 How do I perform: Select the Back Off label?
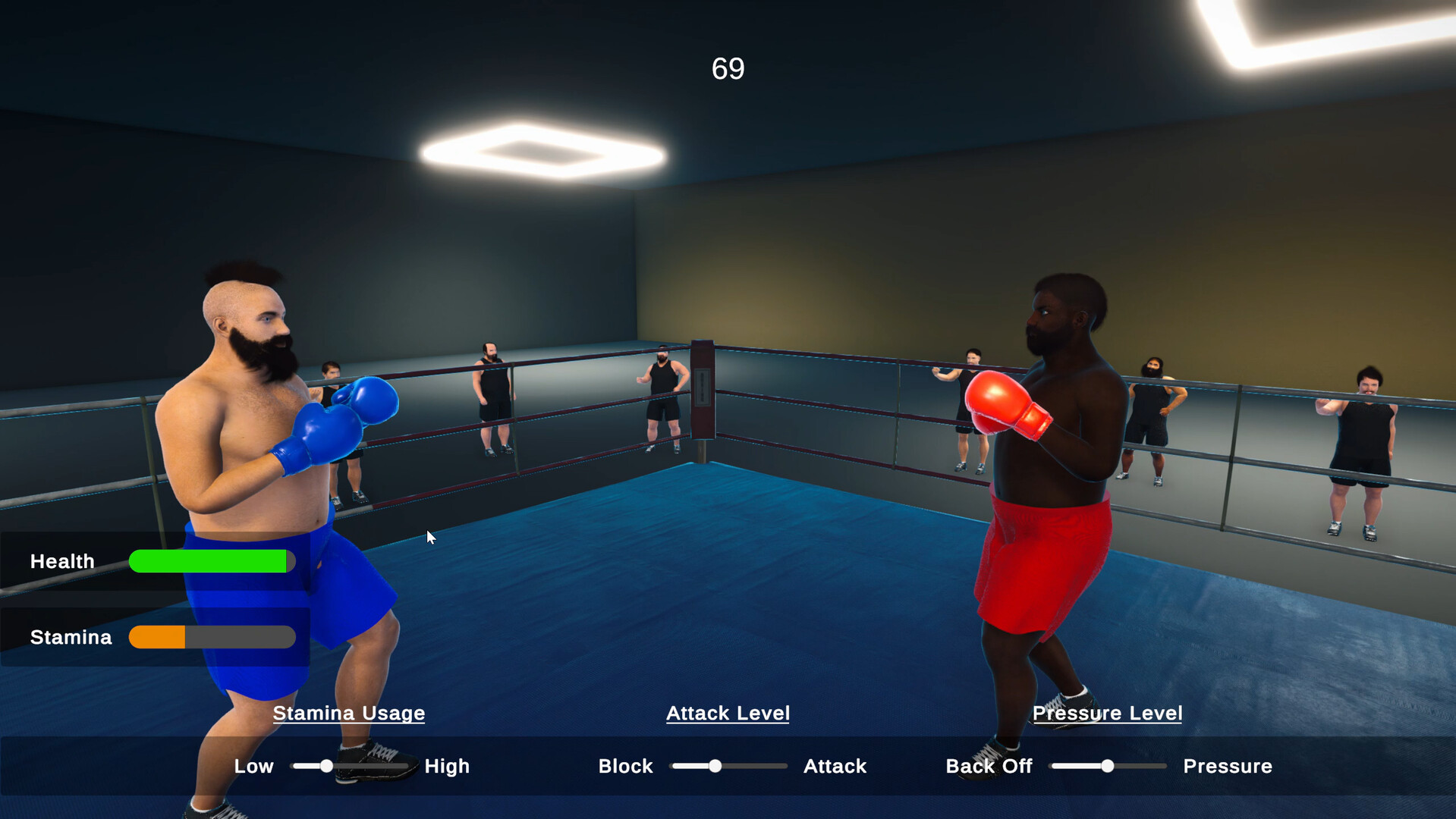[989, 767]
